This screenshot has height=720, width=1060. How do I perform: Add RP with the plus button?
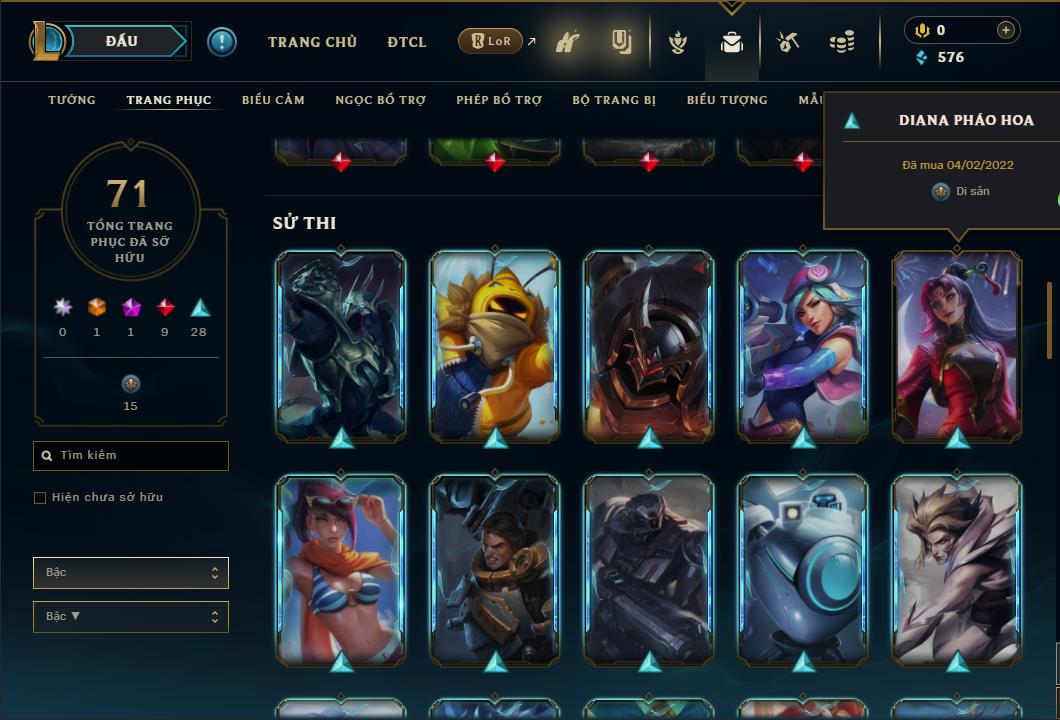pos(1005,30)
